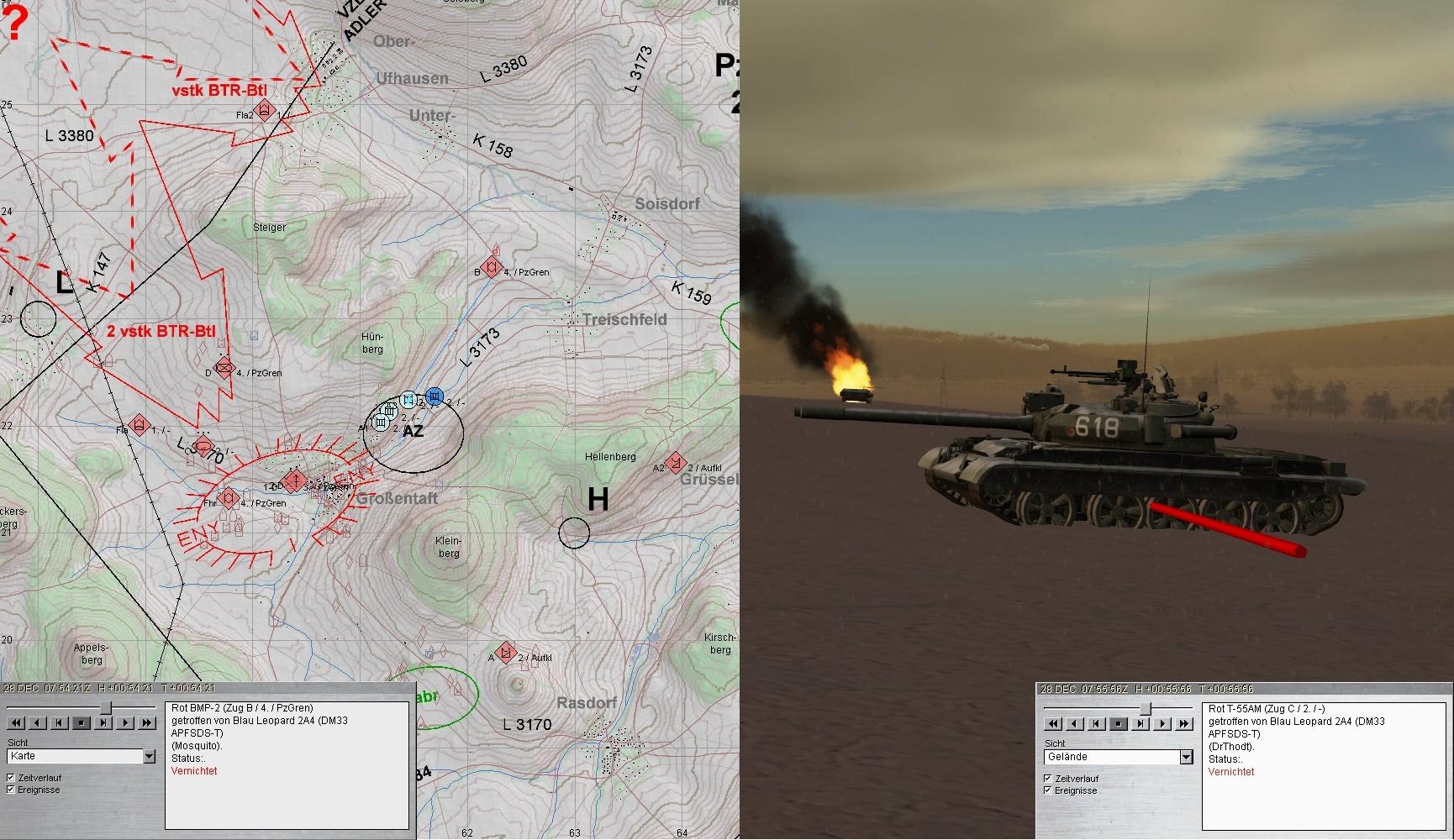Toggle Ereignisse checkbox in the Gelände panel
The image size is (1454, 840).
point(1048,790)
